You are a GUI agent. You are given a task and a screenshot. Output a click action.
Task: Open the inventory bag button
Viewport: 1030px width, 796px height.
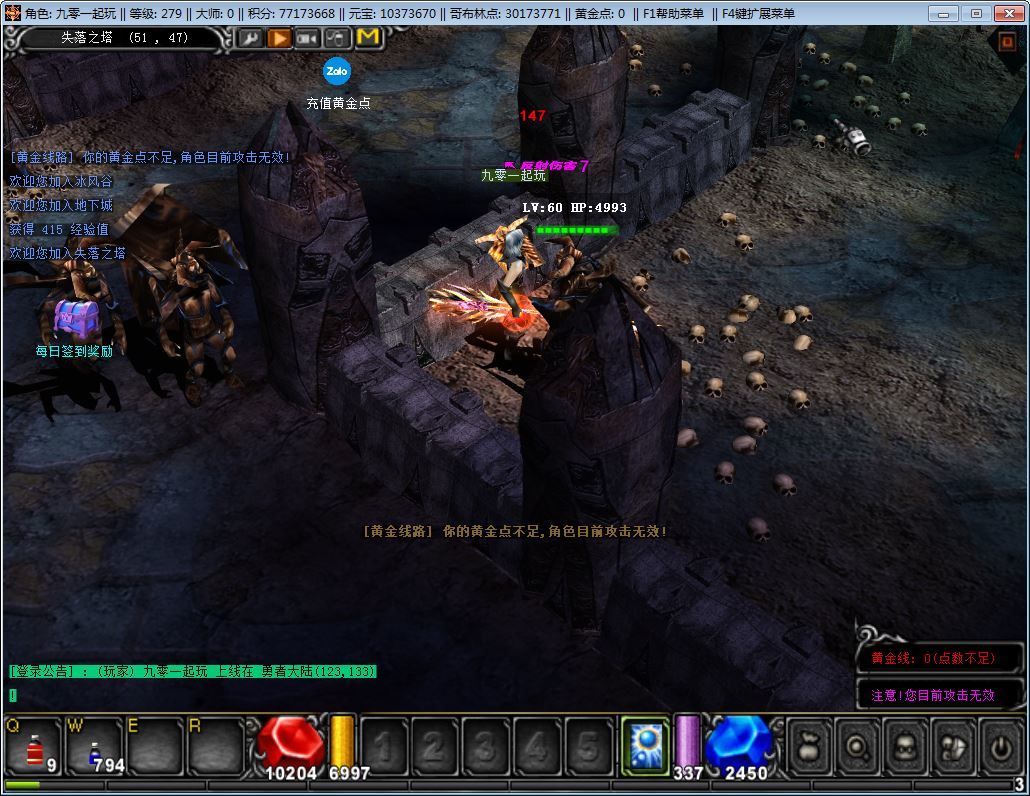point(809,746)
